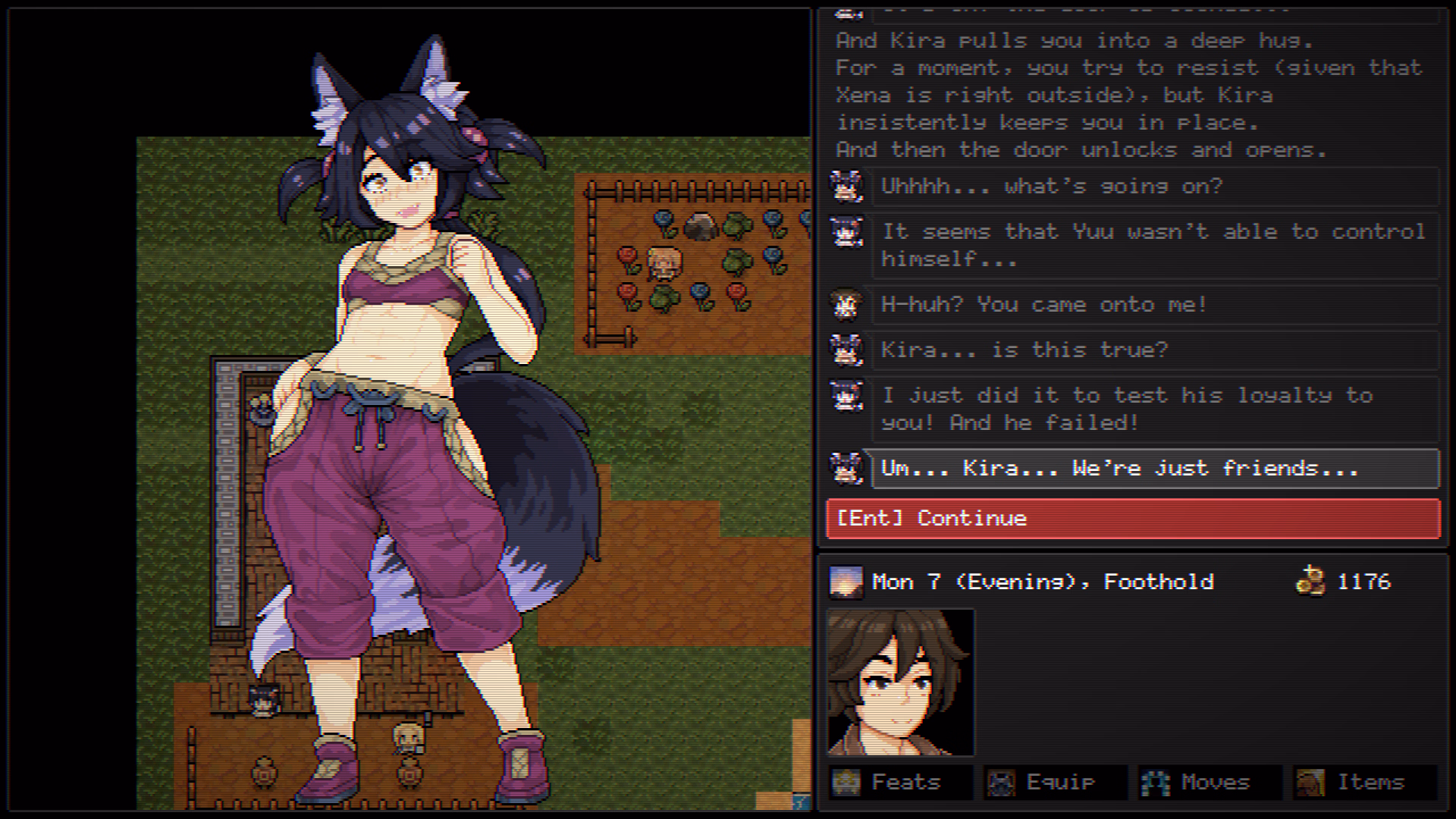Open the protagonist's portrait thumbnail
The image size is (1456, 819).
(902, 681)
